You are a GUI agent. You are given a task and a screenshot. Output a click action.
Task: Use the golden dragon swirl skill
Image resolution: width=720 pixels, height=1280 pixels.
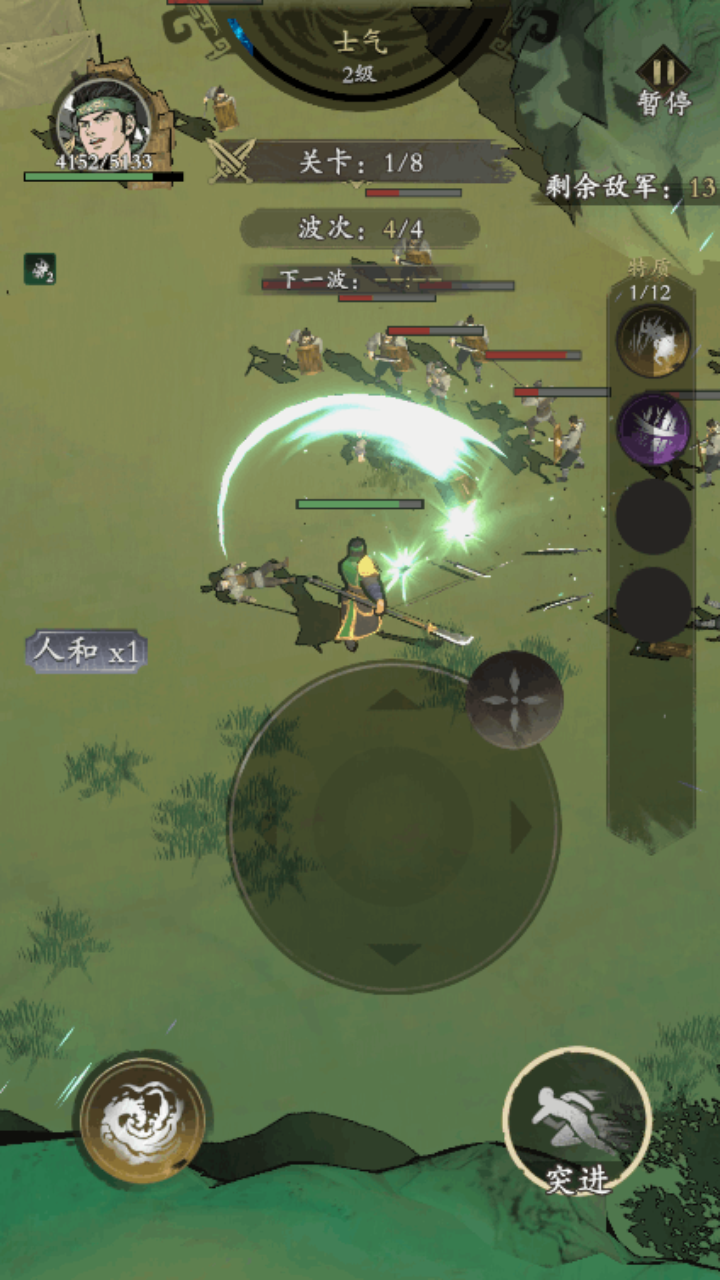143,1121
